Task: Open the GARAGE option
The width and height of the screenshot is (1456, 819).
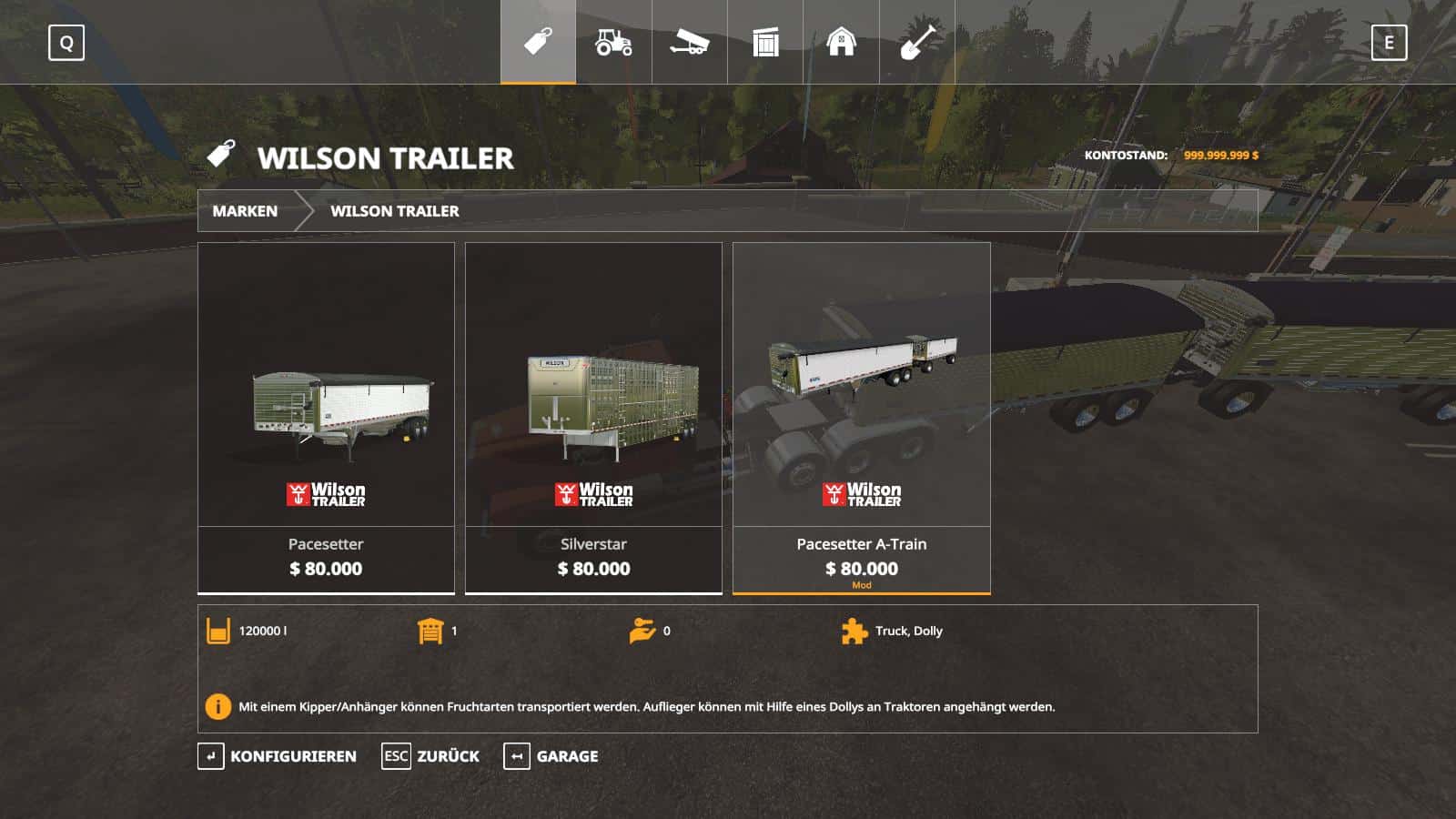Action: pyautogui.click(x=566, y=755)
